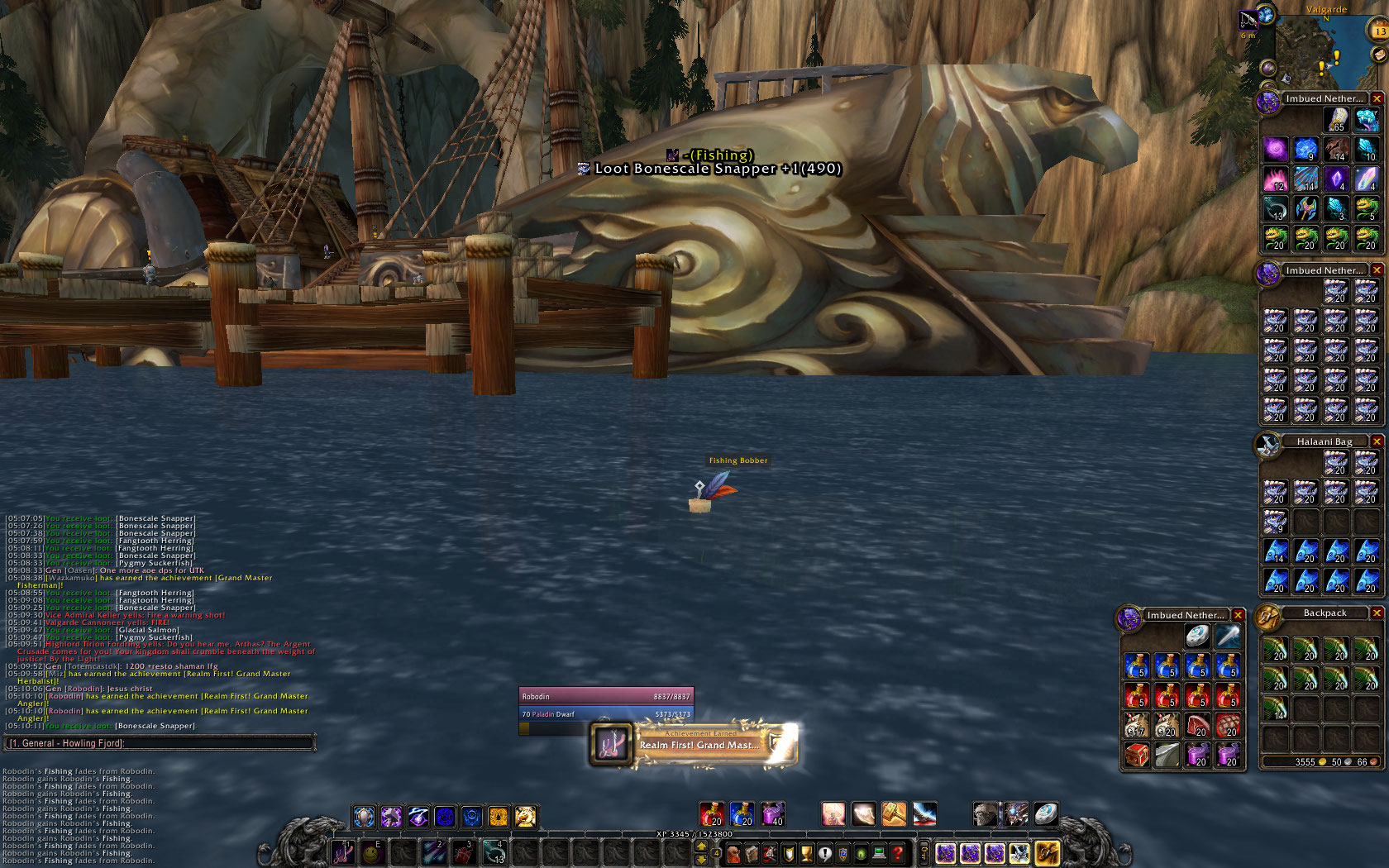Open the calendar button showing 13

[x=1379, y=31]
